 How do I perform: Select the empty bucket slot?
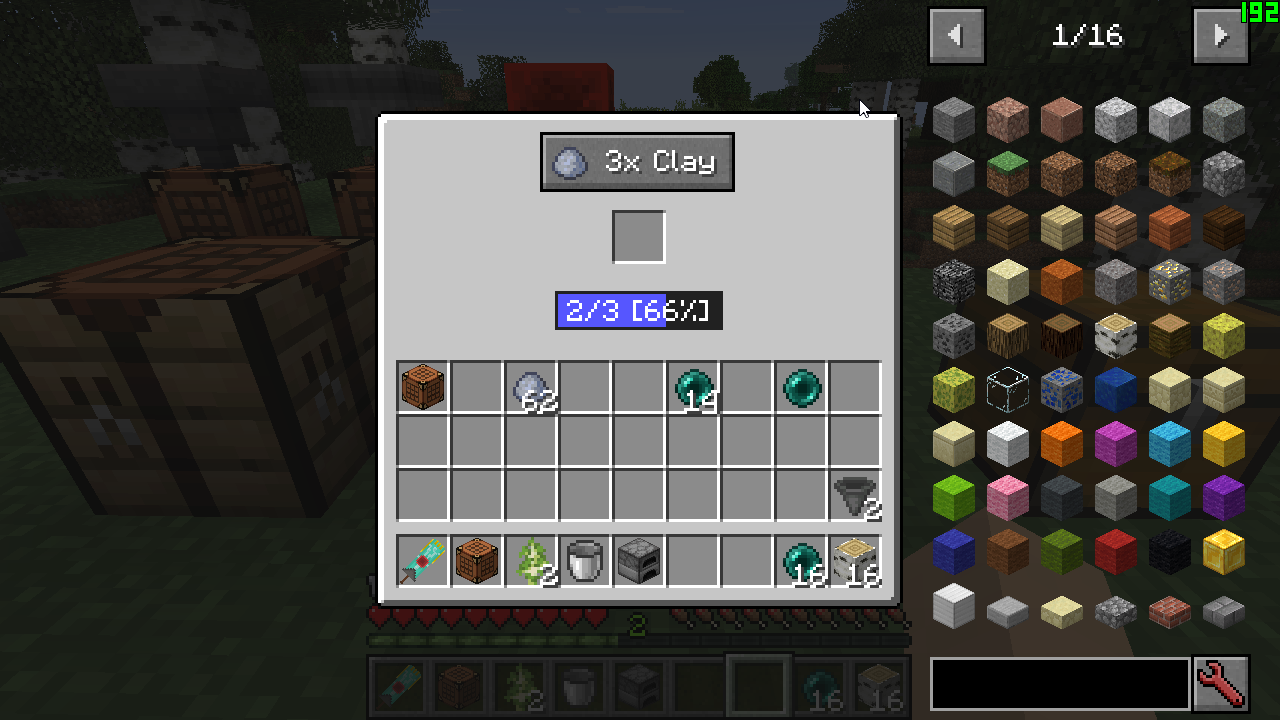(x=584, y=561)
